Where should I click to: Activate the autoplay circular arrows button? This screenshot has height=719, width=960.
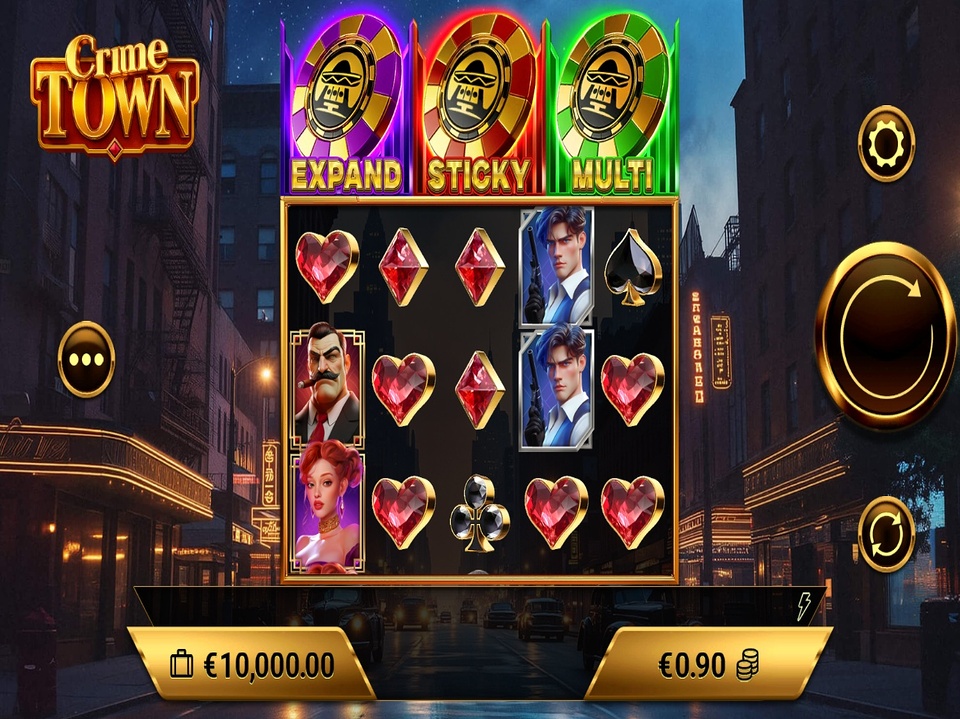coord(886,534)
